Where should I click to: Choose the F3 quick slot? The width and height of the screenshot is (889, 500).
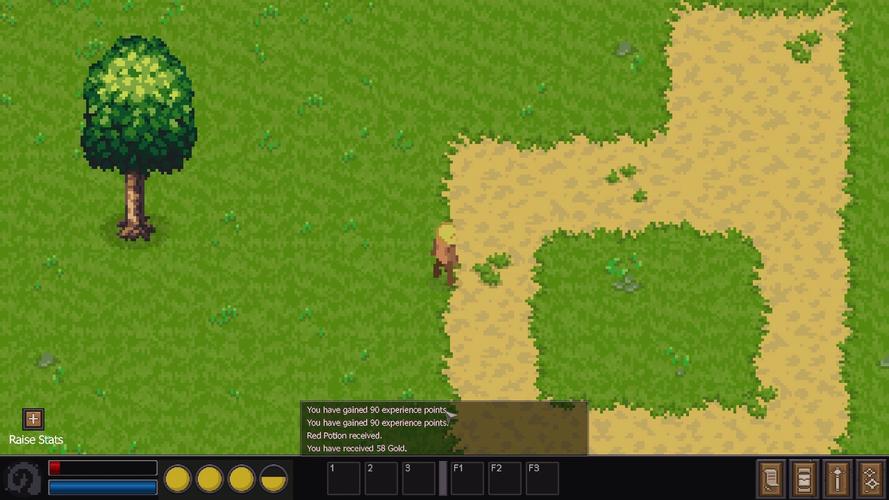(x=542, y=477)
